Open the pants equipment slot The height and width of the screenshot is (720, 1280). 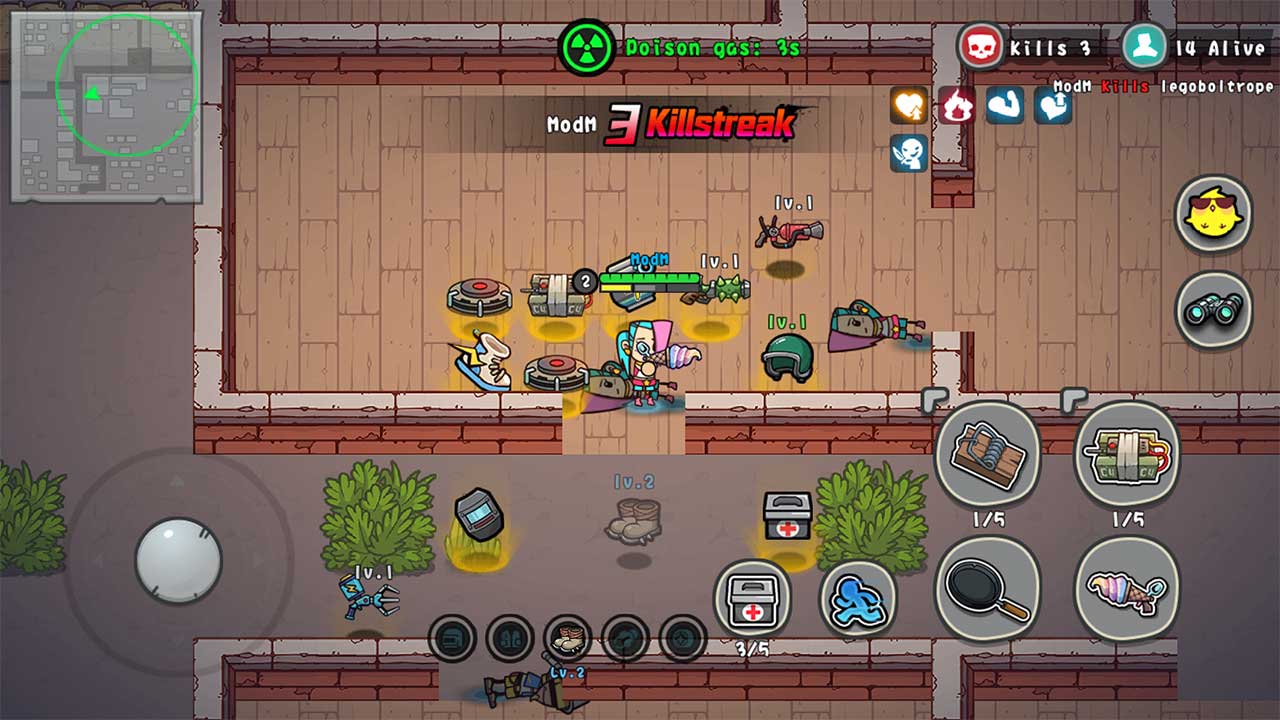coord(510,636)
